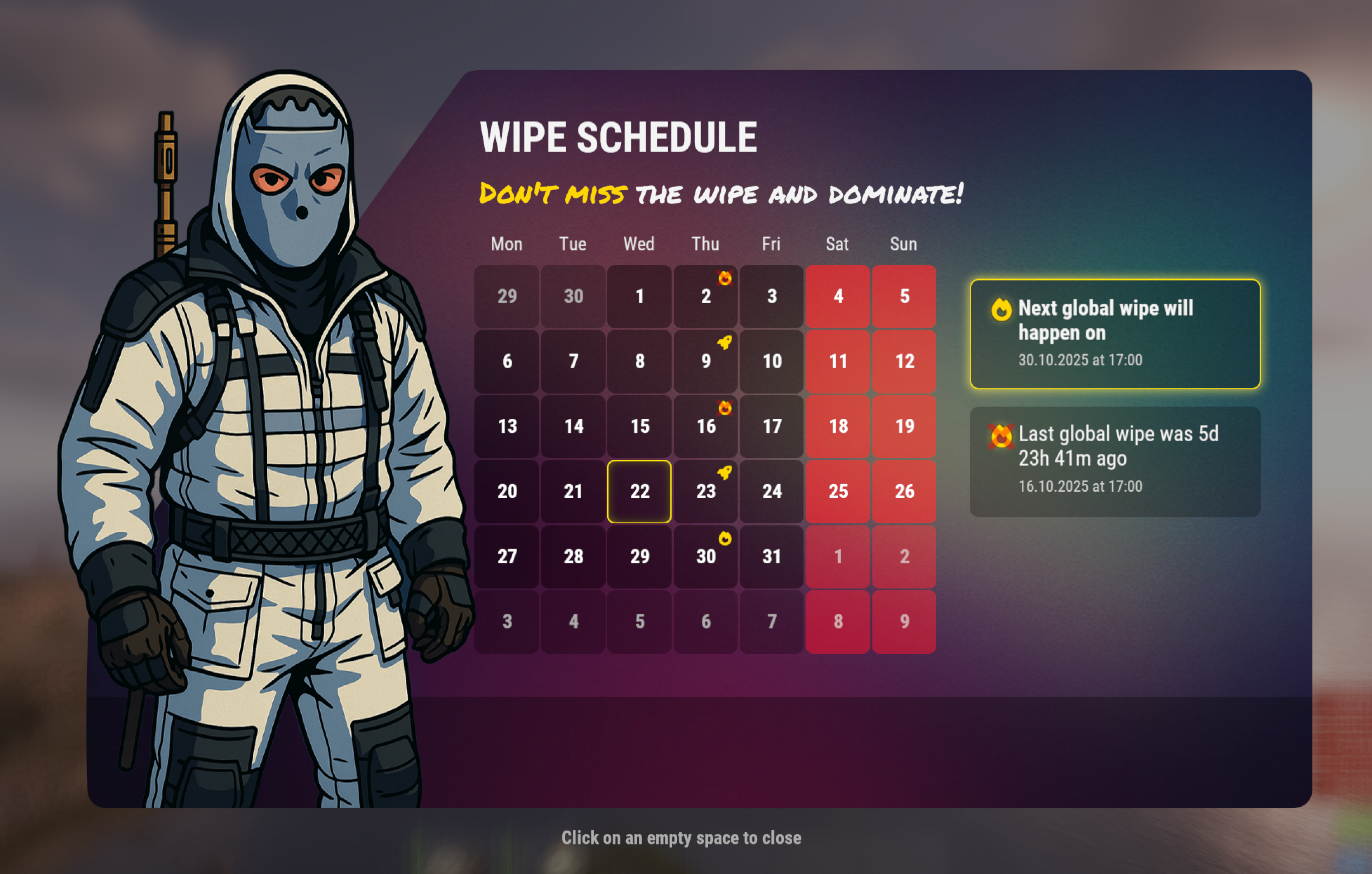Click the Sun column header
Viewport: 1372px width, 874px height.
point(904,244)
